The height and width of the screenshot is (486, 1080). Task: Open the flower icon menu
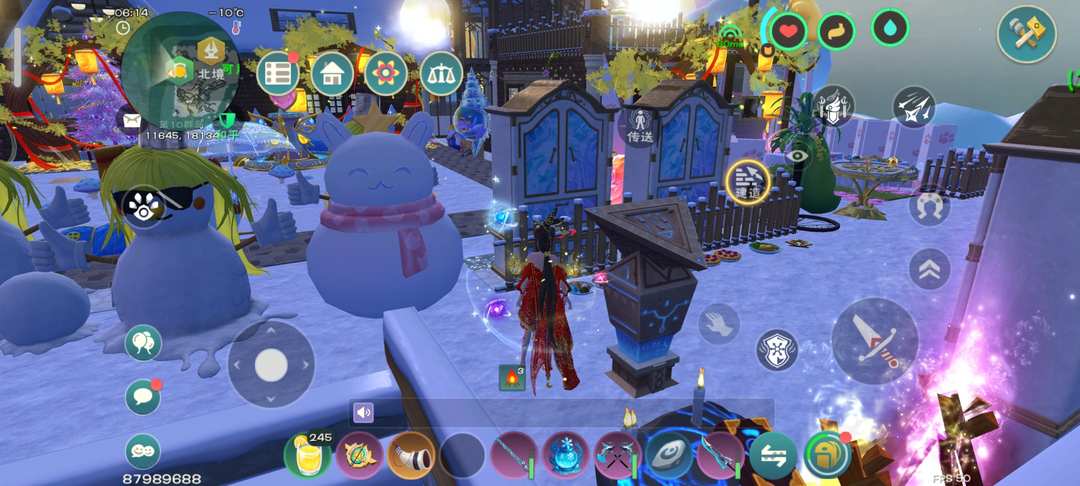point(386,73)
